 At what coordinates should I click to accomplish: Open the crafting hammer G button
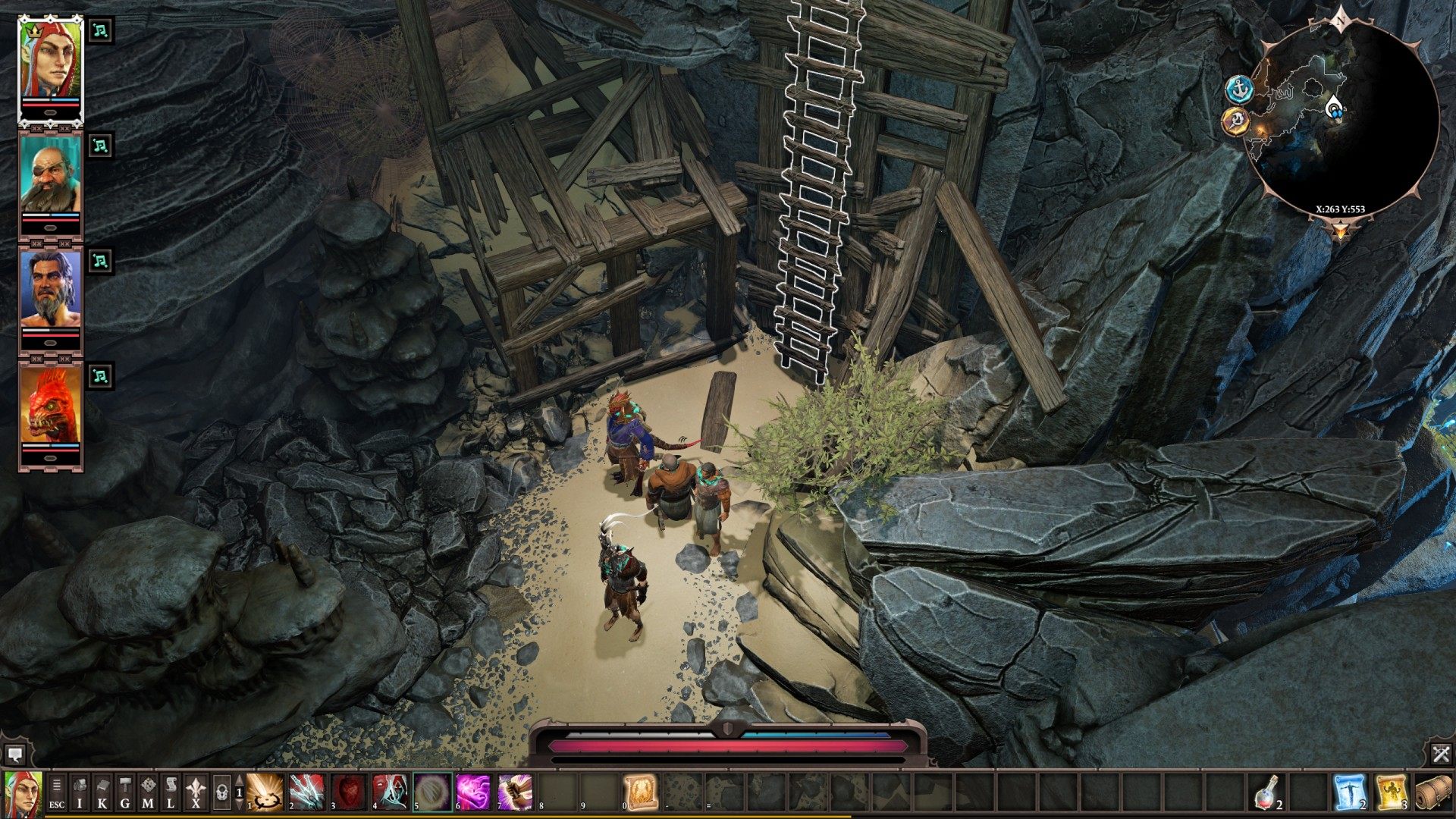125,792
